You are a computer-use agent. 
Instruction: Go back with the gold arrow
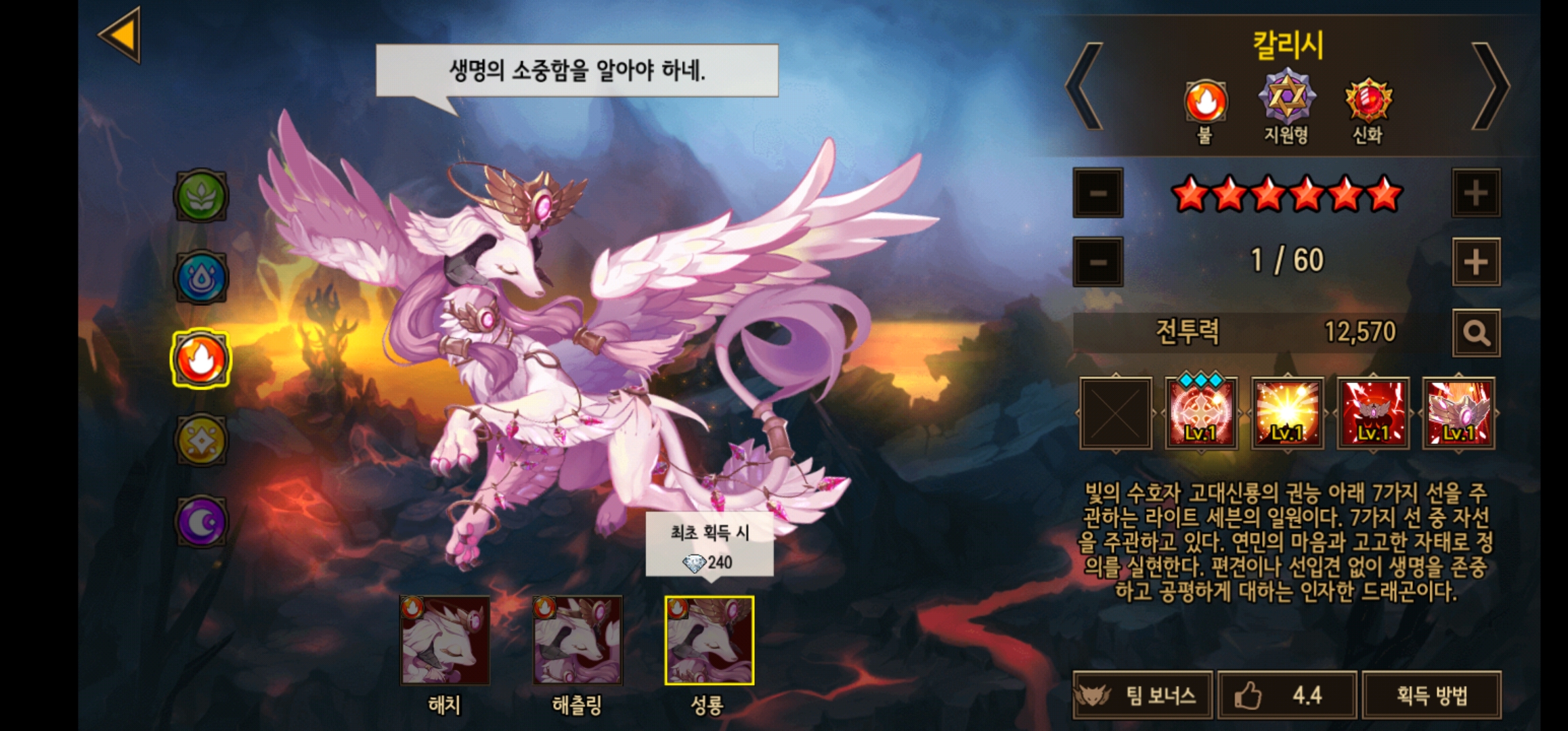(x=121, y=35)
